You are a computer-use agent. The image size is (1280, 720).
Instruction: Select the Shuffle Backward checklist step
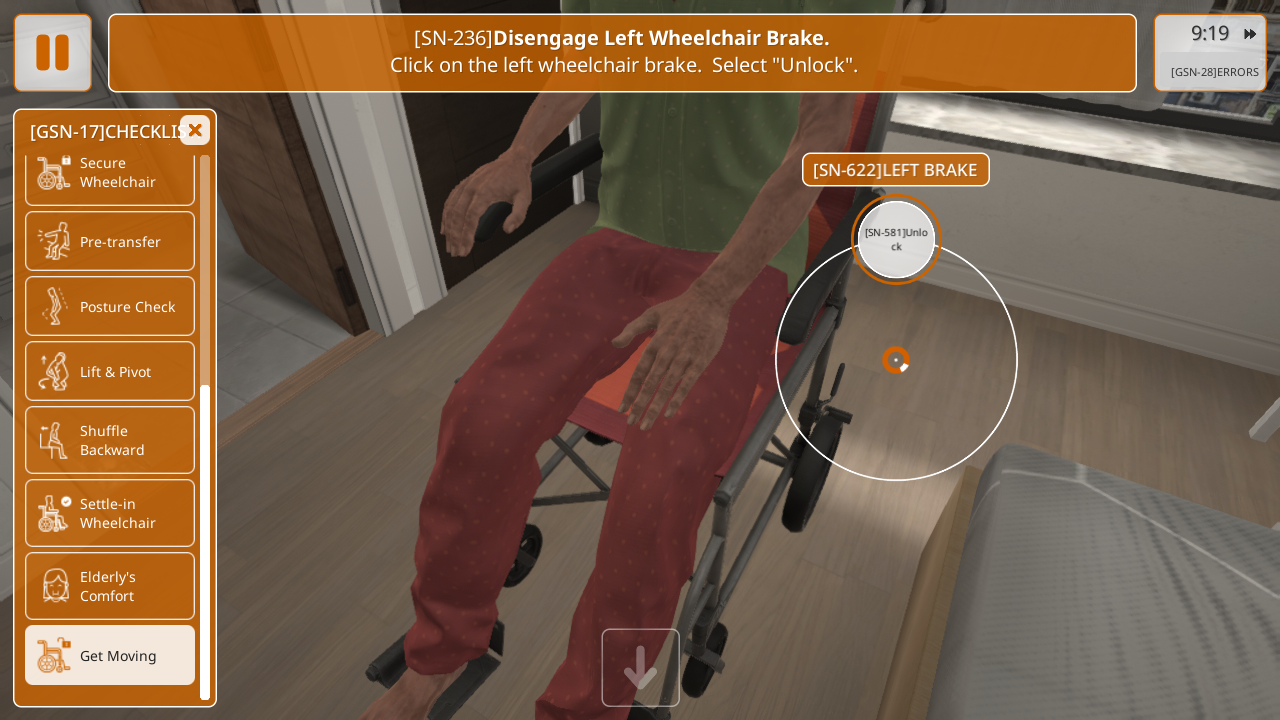110,440
